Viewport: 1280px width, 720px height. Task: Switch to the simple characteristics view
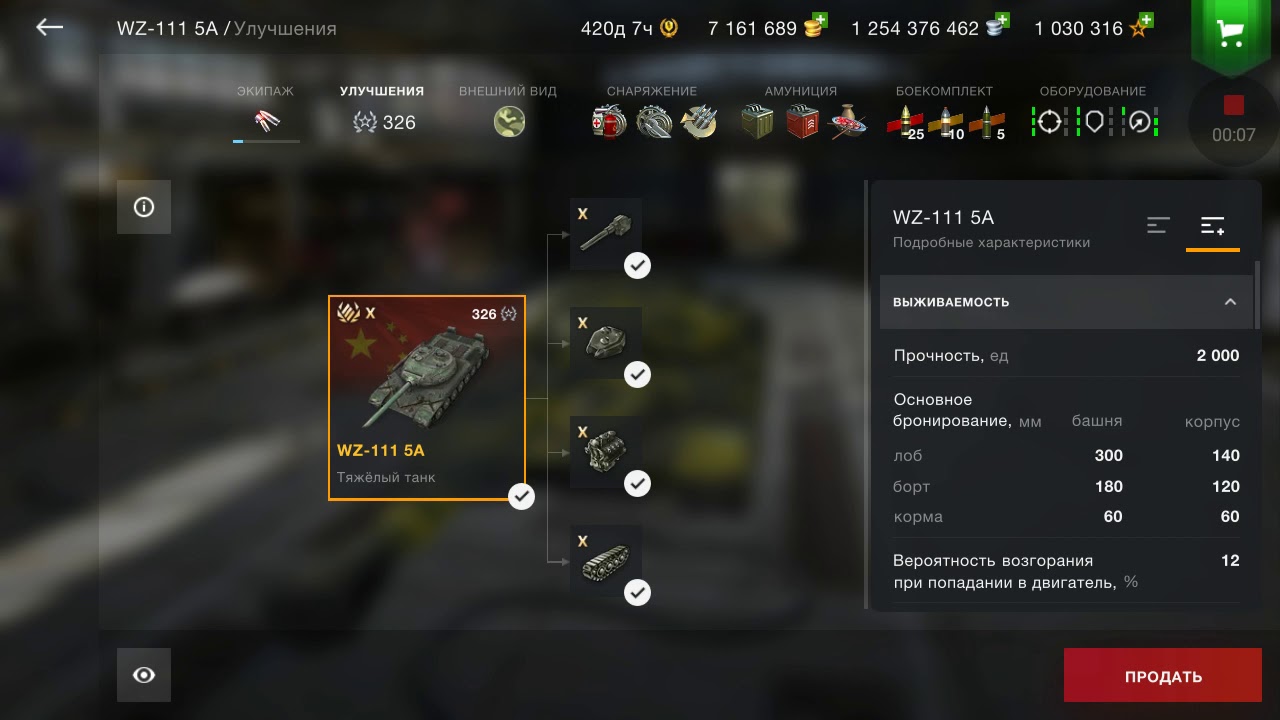[x=1158, y=226]
